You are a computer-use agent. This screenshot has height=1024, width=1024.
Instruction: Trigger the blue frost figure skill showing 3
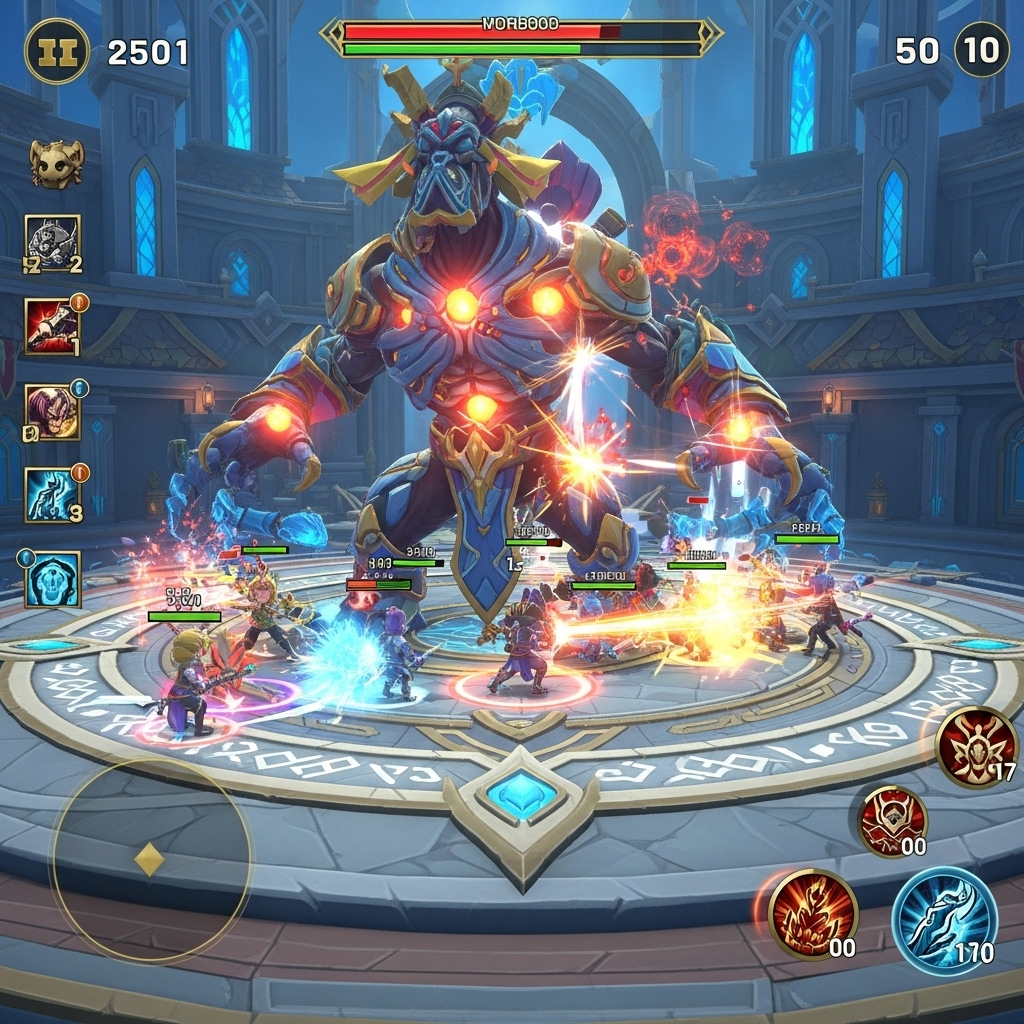(x=53, y=495)
